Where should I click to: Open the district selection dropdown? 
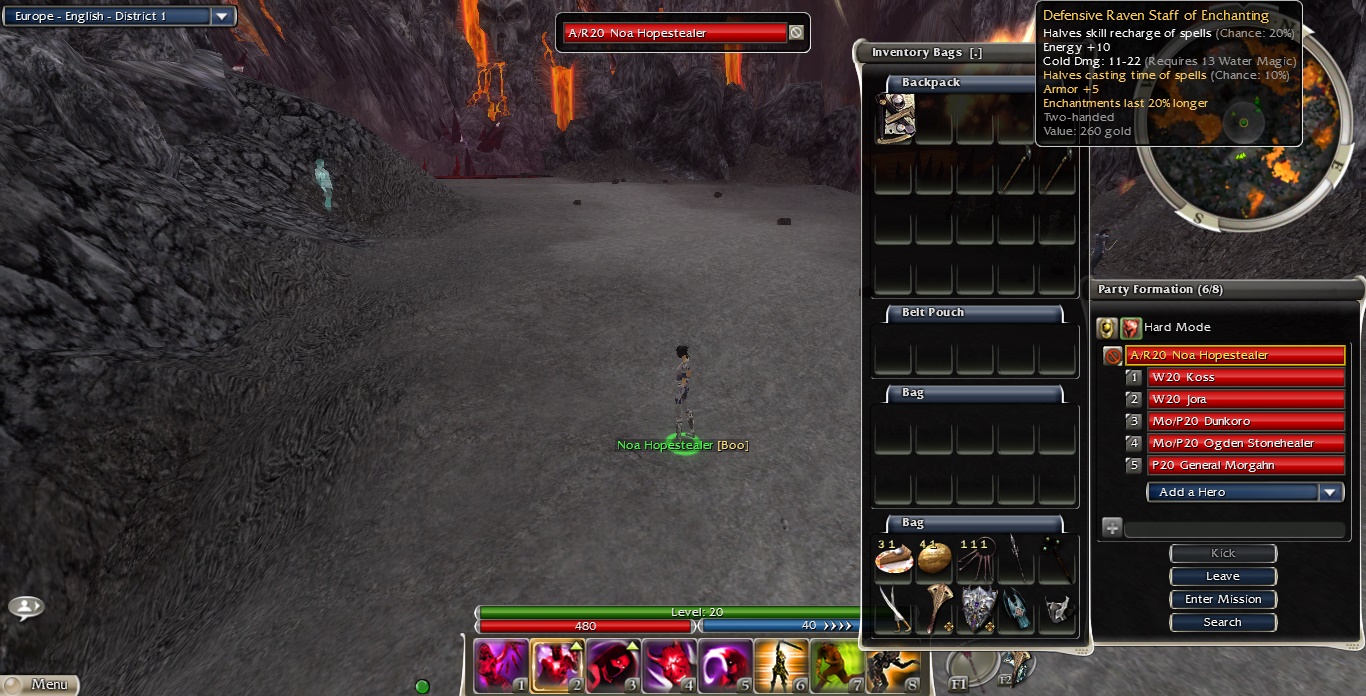coord(222,16)
